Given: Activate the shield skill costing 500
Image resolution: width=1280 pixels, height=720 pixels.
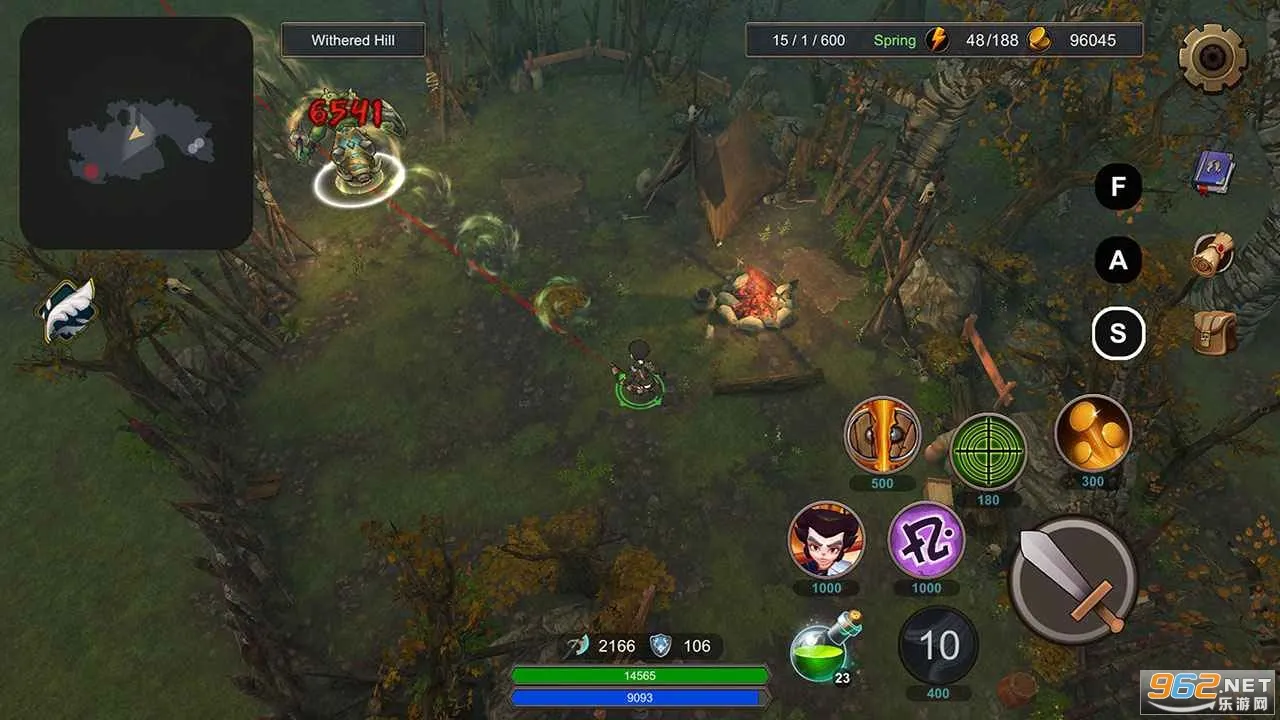Looking at the screenshot, I should coord(882,435).
